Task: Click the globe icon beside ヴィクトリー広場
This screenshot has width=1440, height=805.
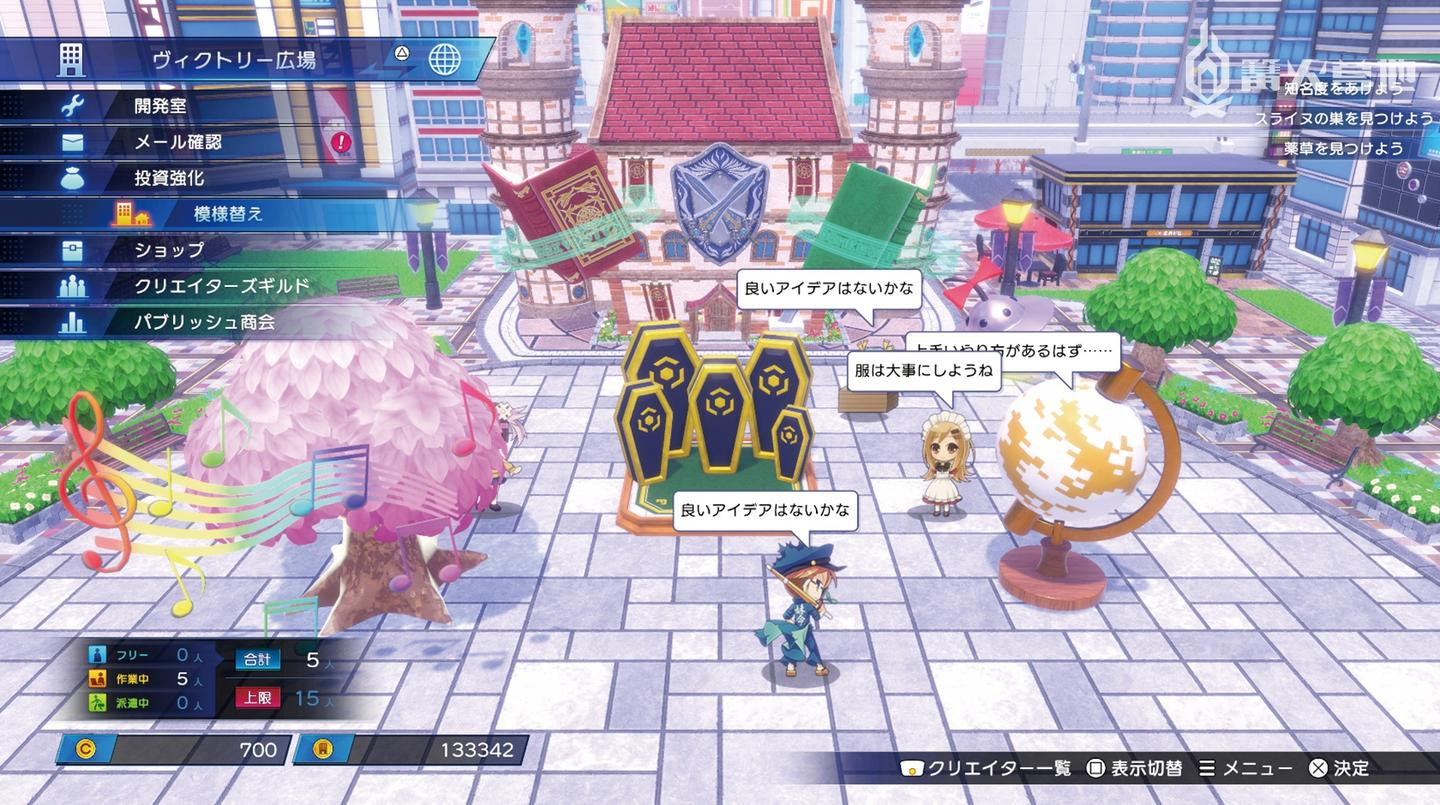Action: [x=445, y=59]
